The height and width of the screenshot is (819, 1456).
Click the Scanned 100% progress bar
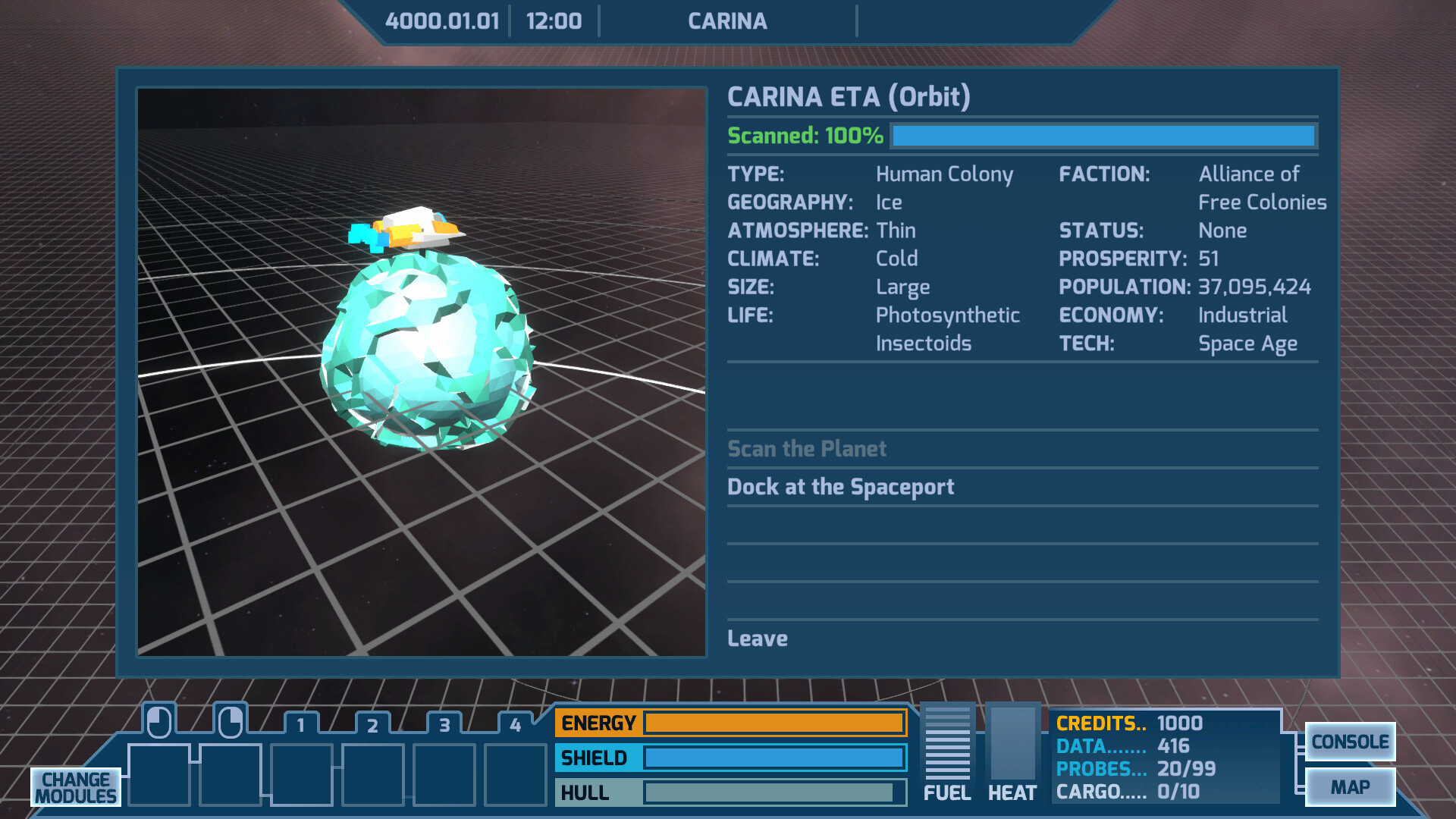(x=1103, y=136)
